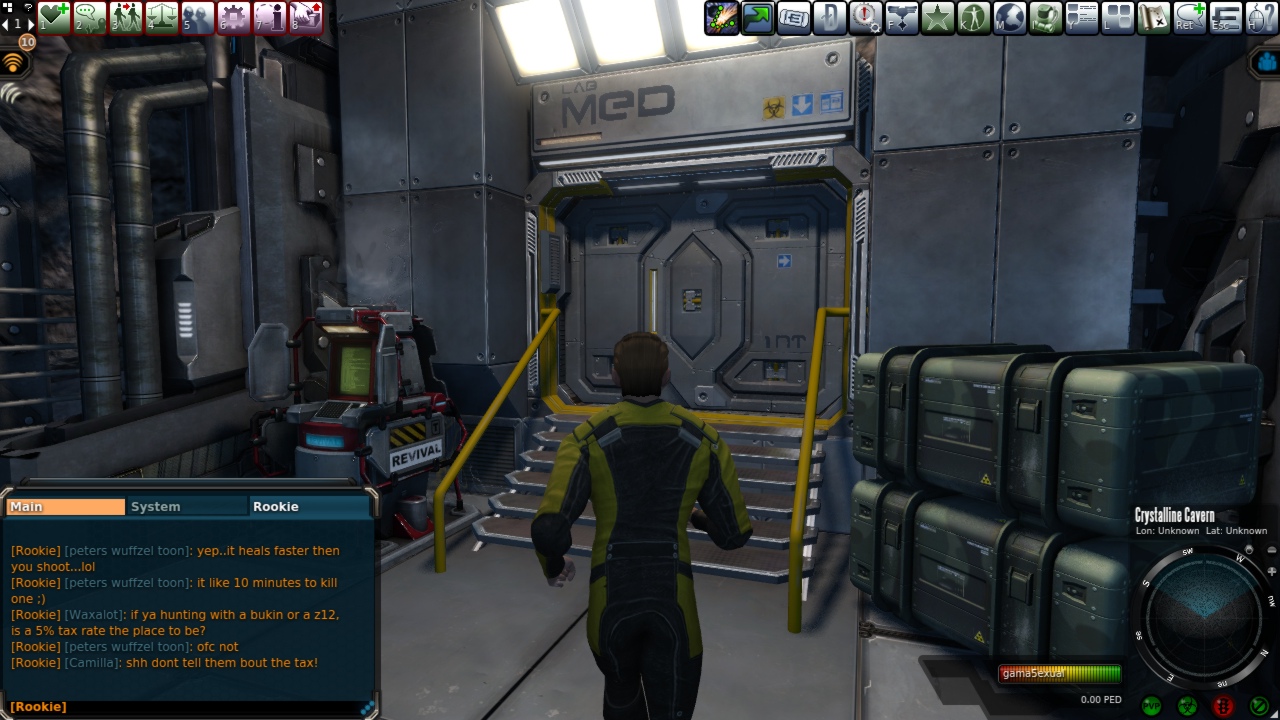Activate the green heart heal action
Viewport: 1280px width, 720px height.
point(54,17)
